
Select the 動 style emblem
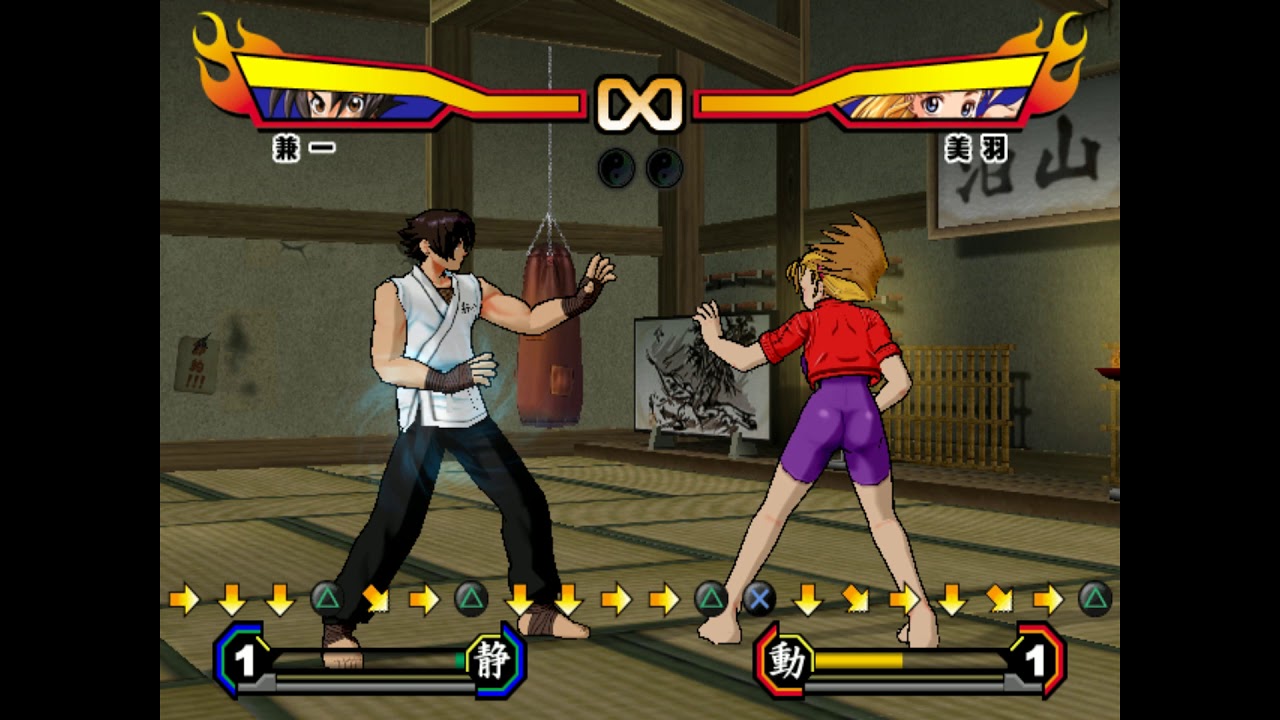[786, 660]
